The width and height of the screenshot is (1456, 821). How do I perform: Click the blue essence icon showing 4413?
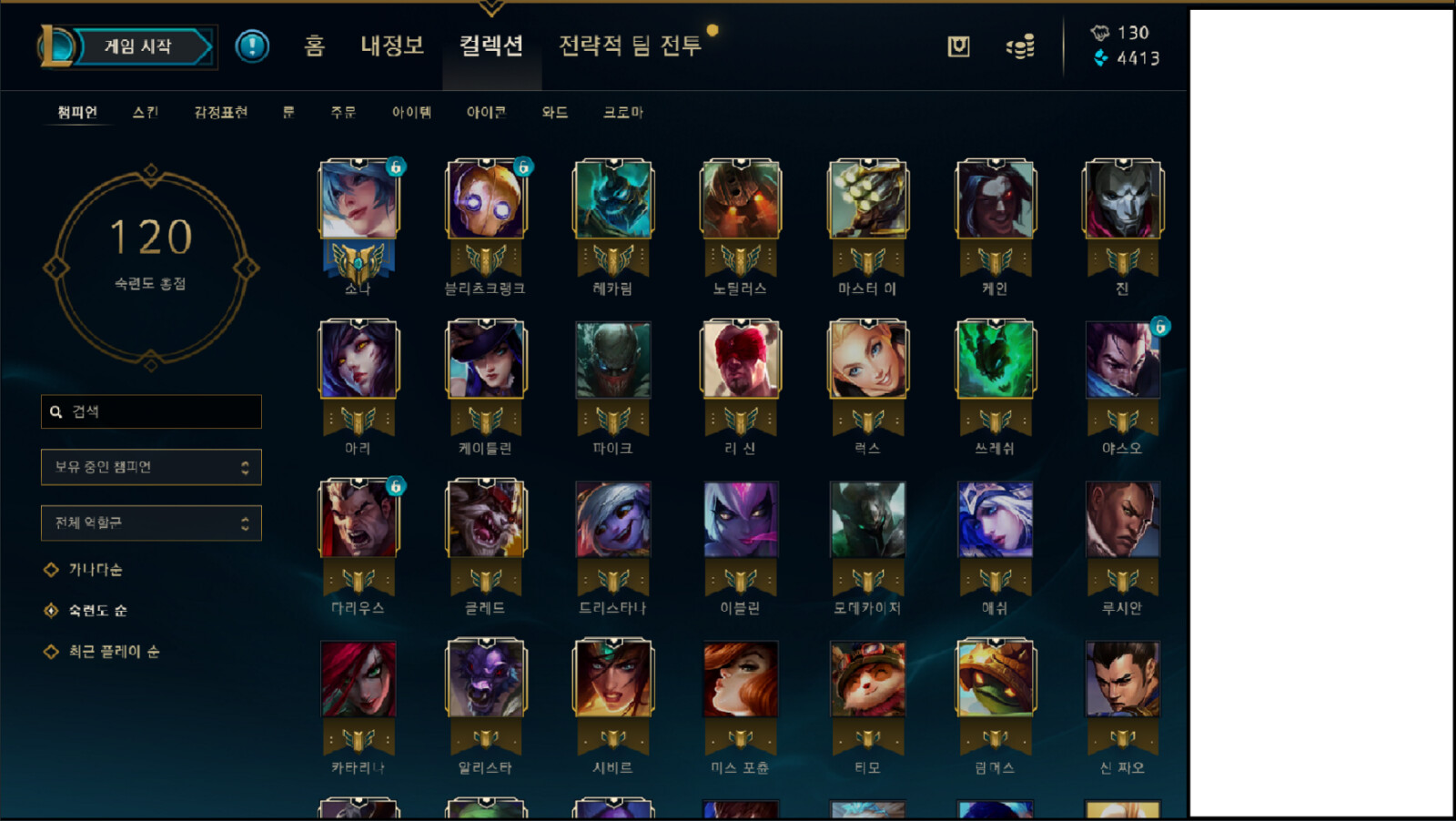1098,58
